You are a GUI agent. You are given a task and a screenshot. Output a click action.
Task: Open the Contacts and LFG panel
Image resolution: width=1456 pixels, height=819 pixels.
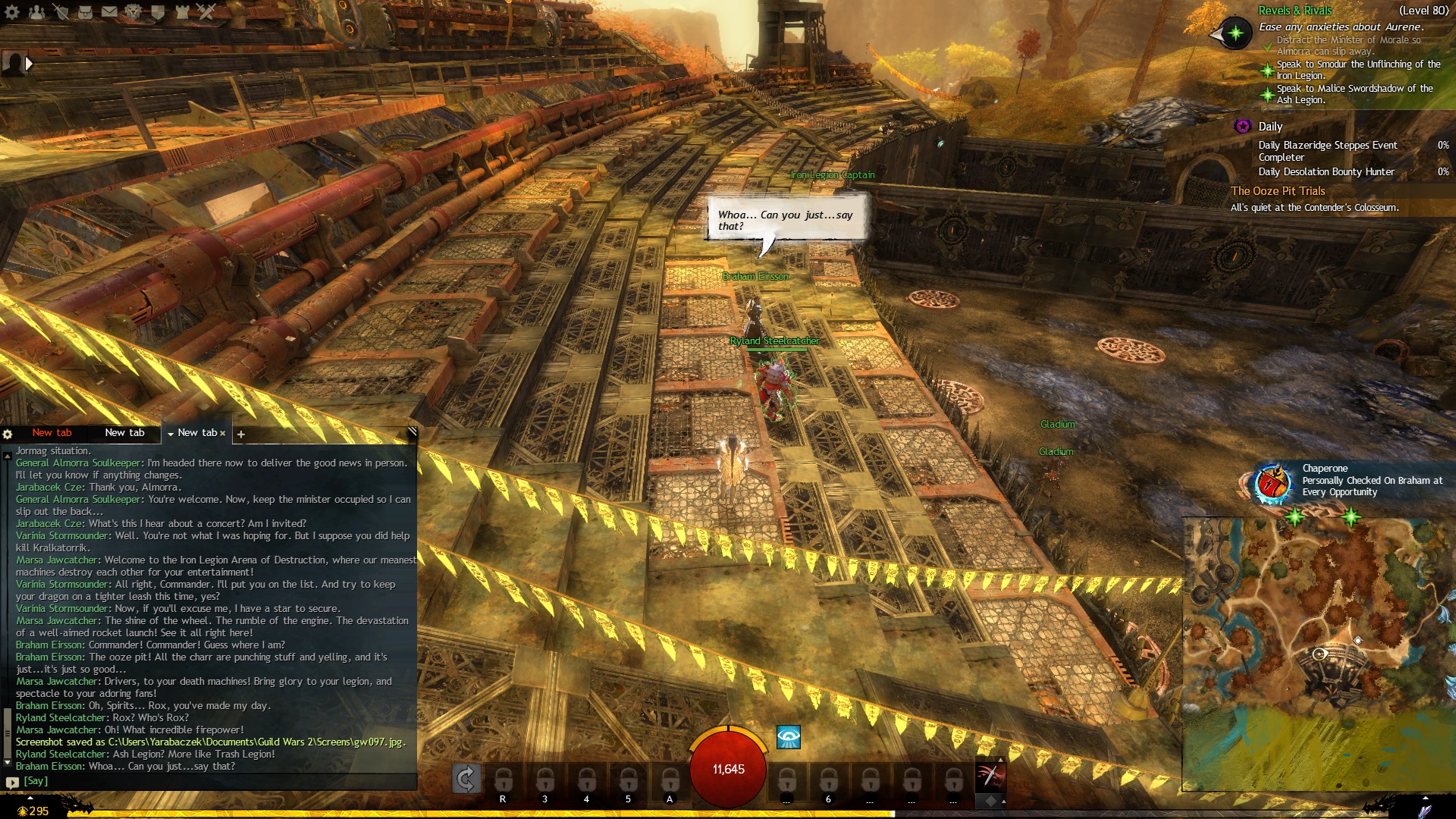click(36, 11)
